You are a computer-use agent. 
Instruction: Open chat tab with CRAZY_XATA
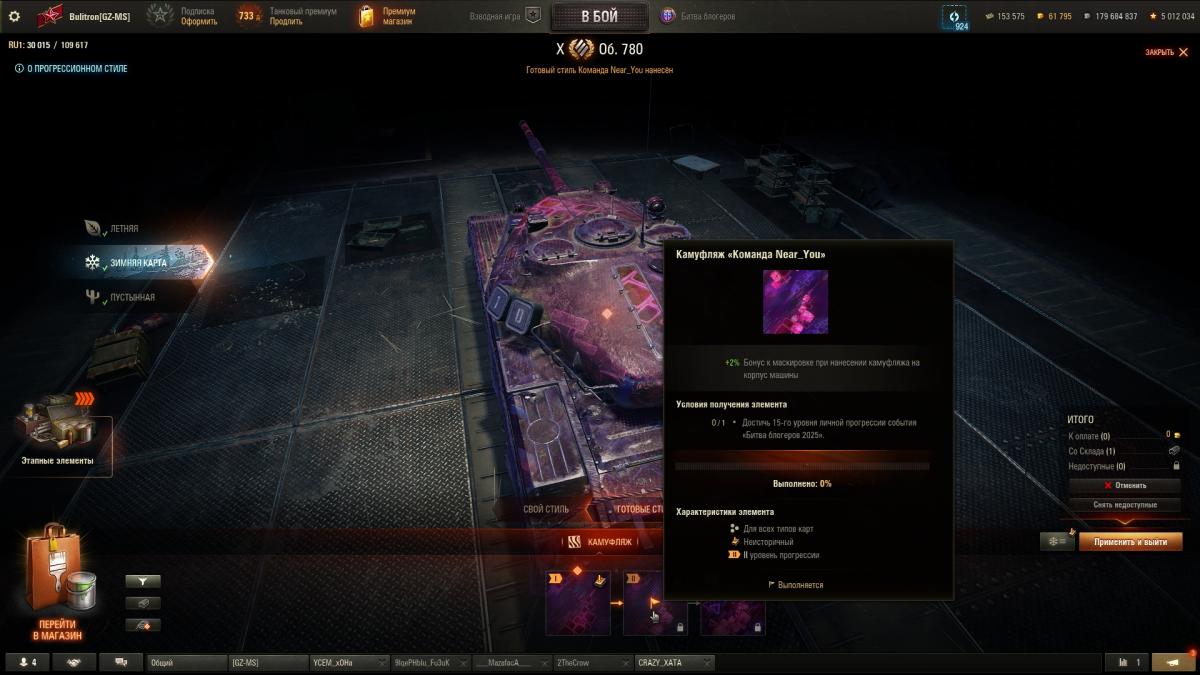[673, 662]
